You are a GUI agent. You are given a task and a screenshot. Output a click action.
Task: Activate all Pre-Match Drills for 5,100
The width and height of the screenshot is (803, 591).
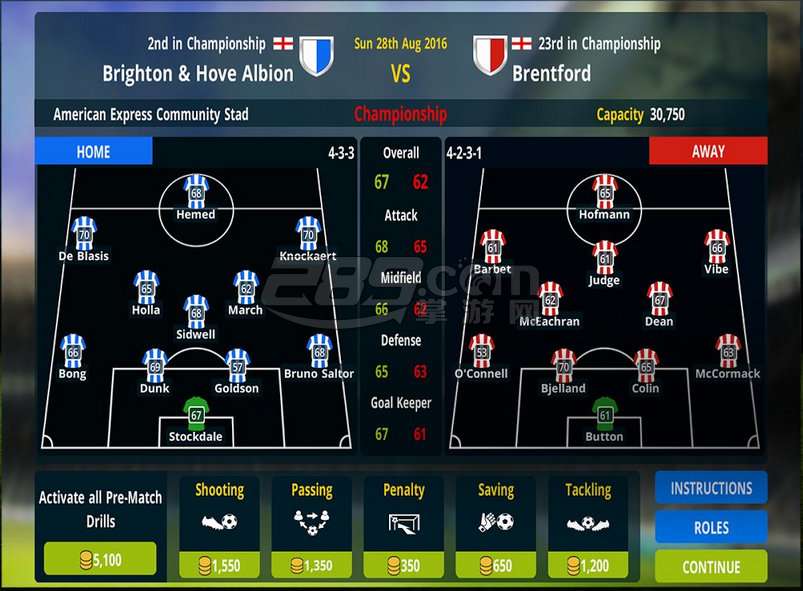tap(100, 559)
